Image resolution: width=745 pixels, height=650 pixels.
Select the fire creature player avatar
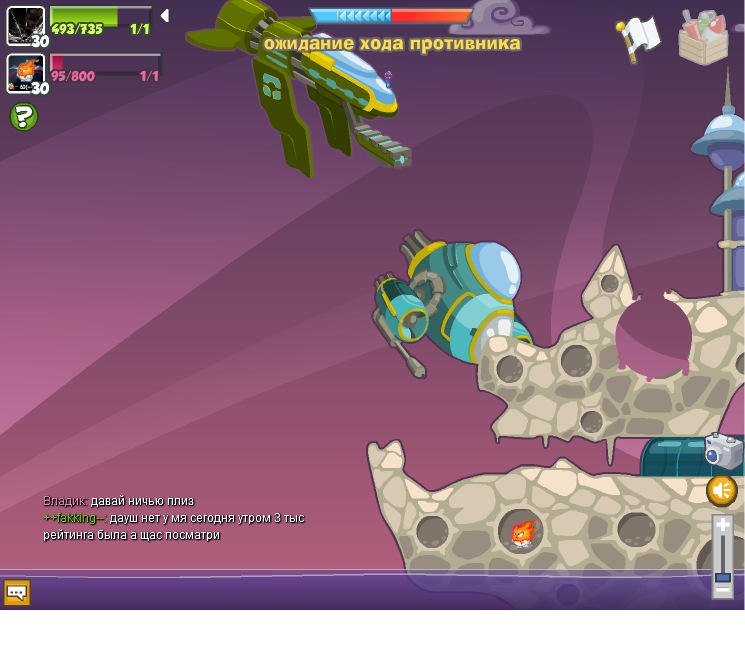pos(25,73)
